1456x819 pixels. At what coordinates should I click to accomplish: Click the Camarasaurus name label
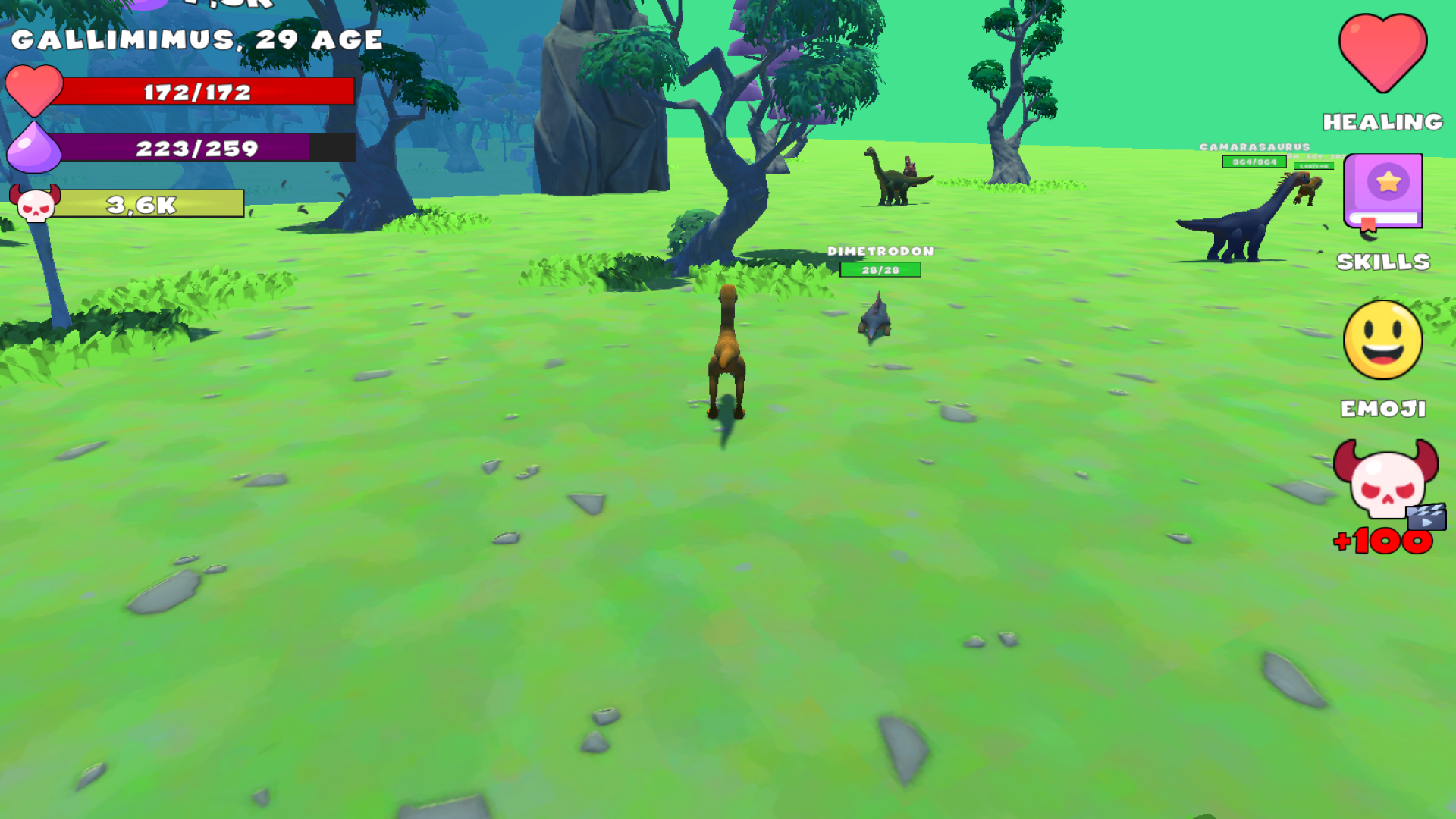click(x=1254, y=145)
